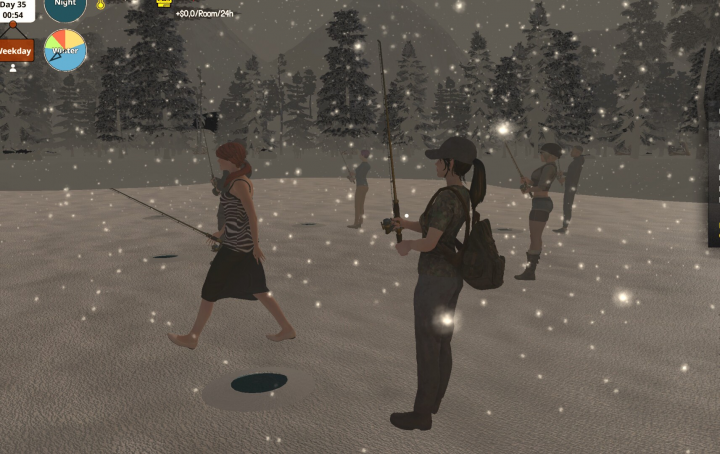Image resolution: width=720 pixels, height=454 pixels.
Task: Select the Weekday sign
Action: (15, 49)
